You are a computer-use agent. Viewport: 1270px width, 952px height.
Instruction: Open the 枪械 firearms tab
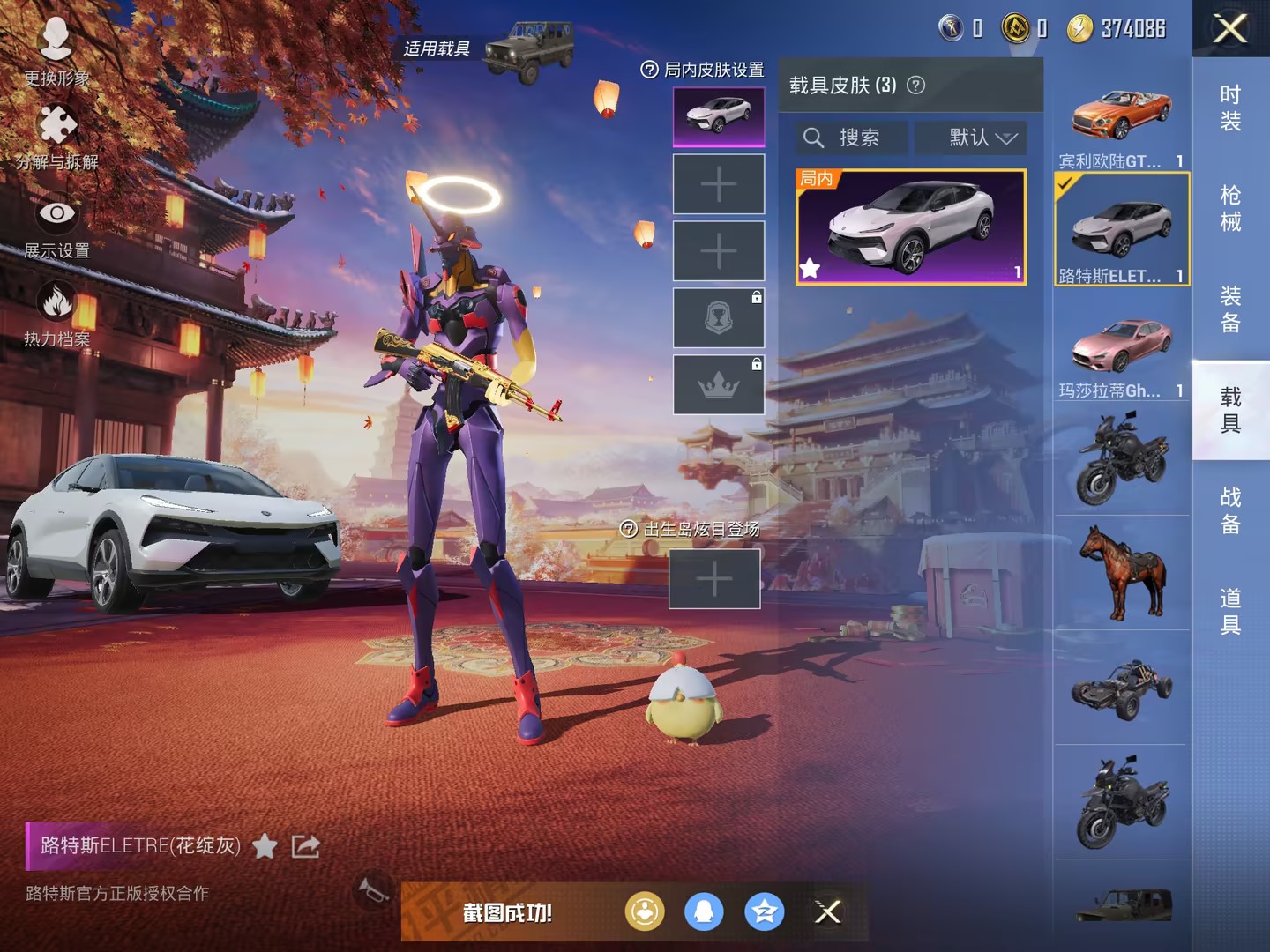1230,208
